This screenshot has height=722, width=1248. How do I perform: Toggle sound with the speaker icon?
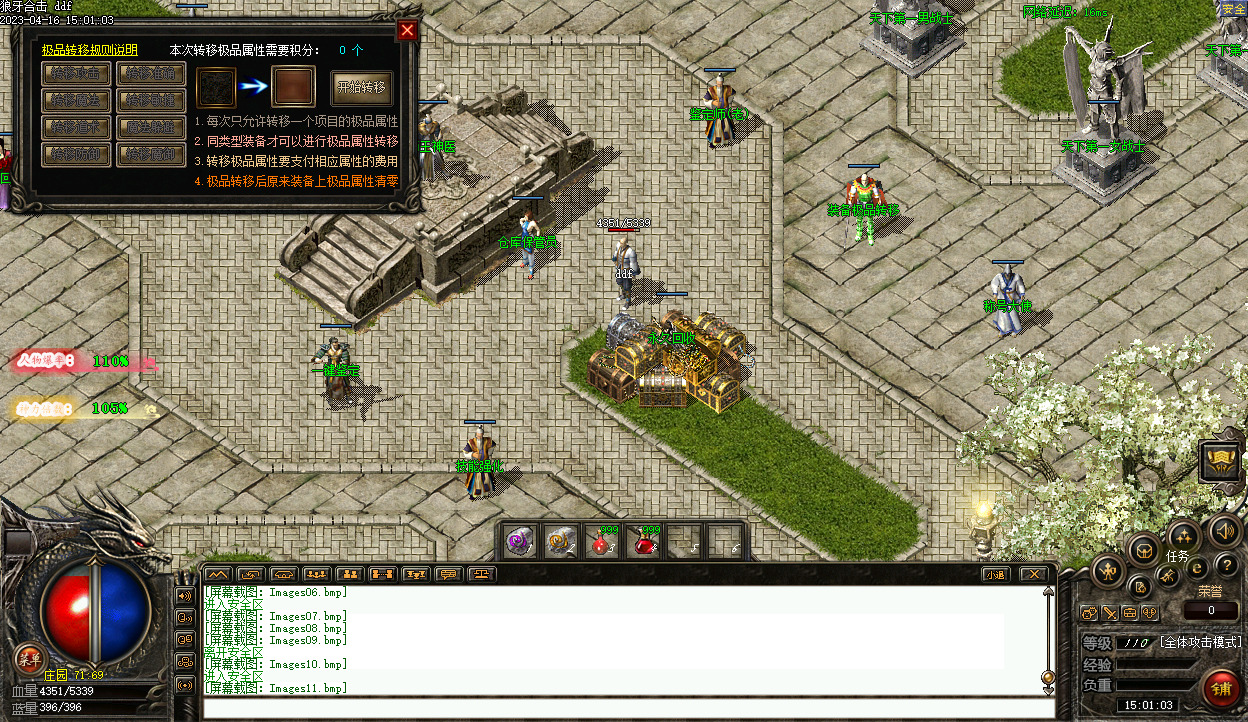1225,529
